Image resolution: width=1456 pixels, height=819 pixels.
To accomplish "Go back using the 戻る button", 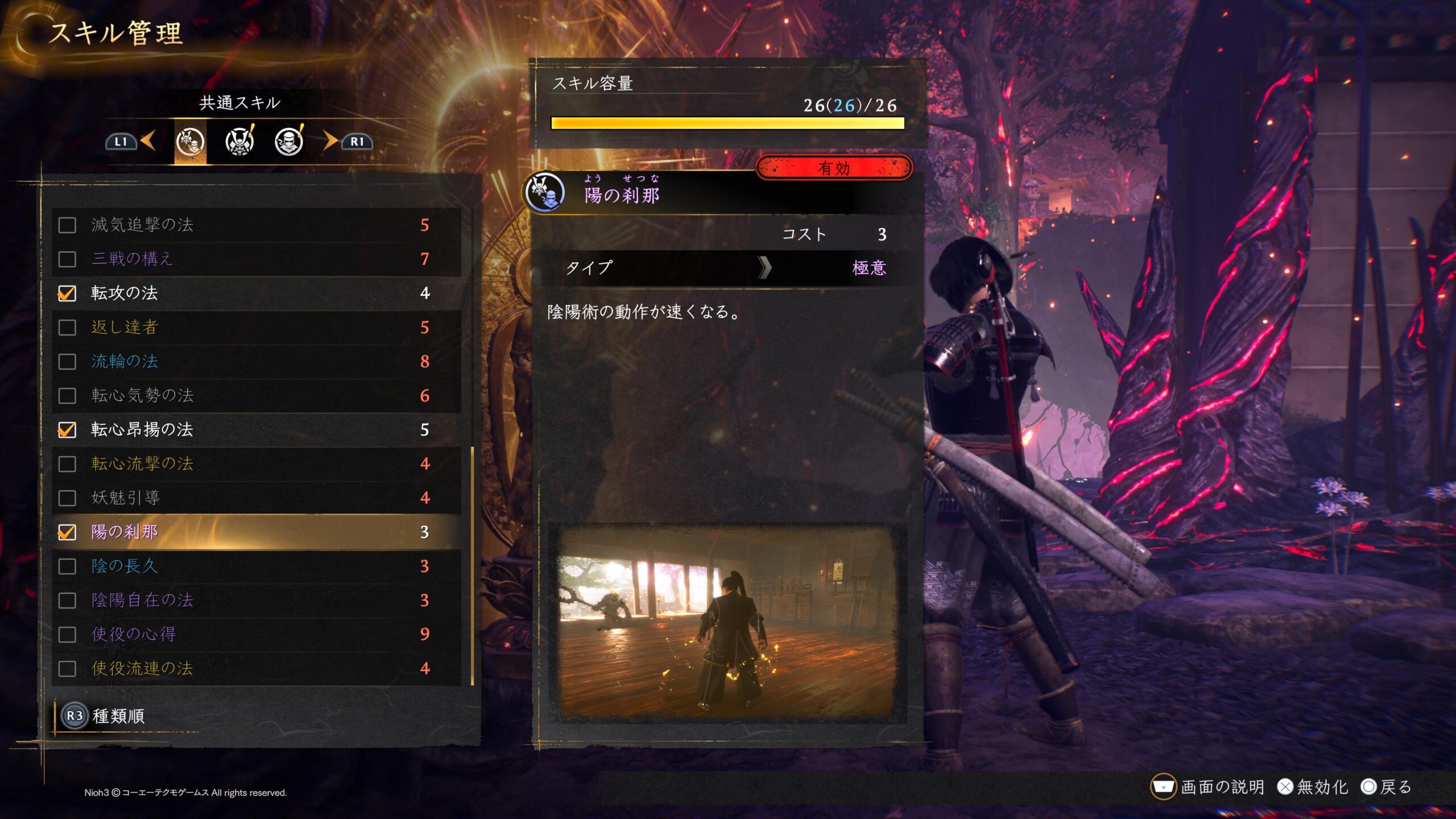I will coord(1386,787).
